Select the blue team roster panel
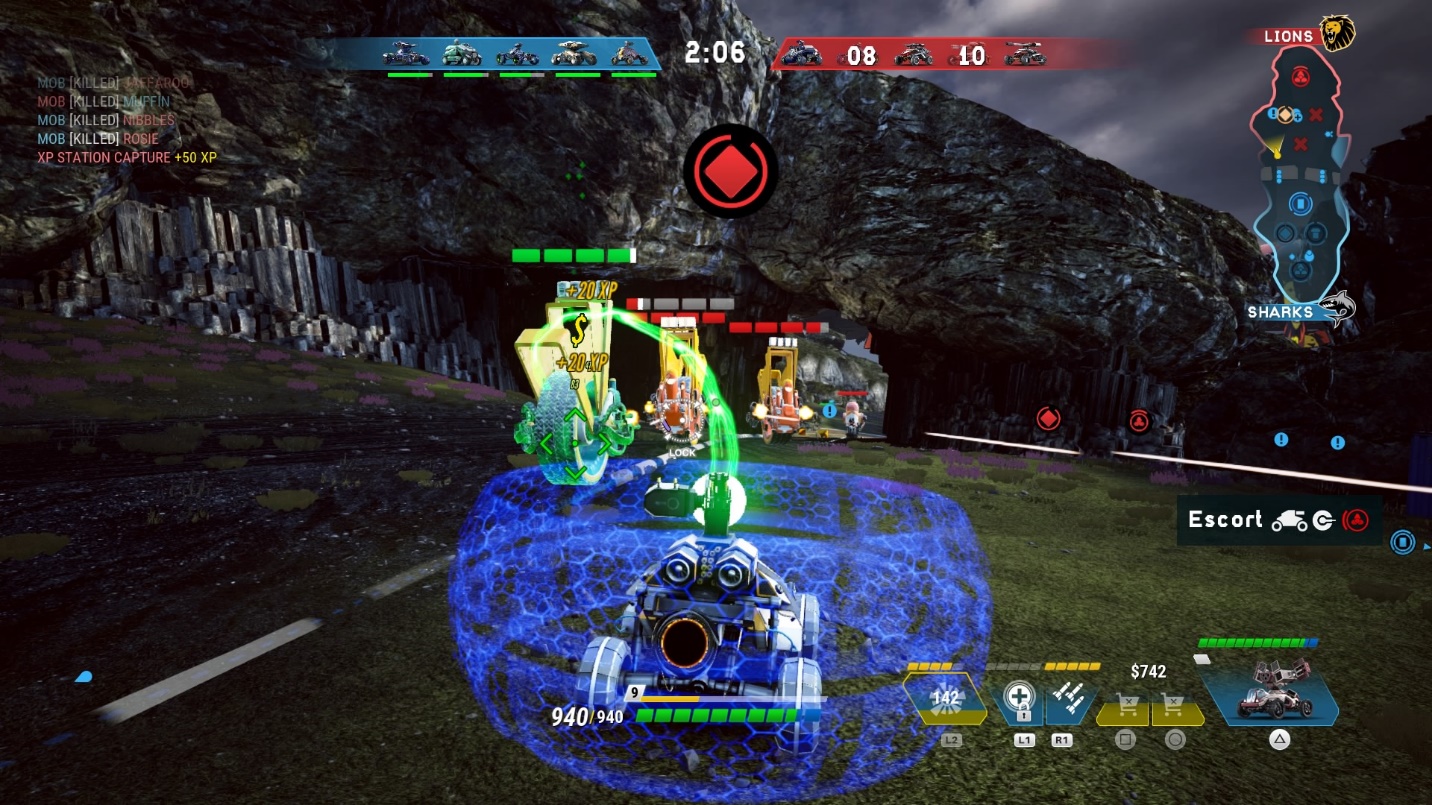Image resolution: width=1432 pixels, height=805 pixels. click(x=520, y=54)
